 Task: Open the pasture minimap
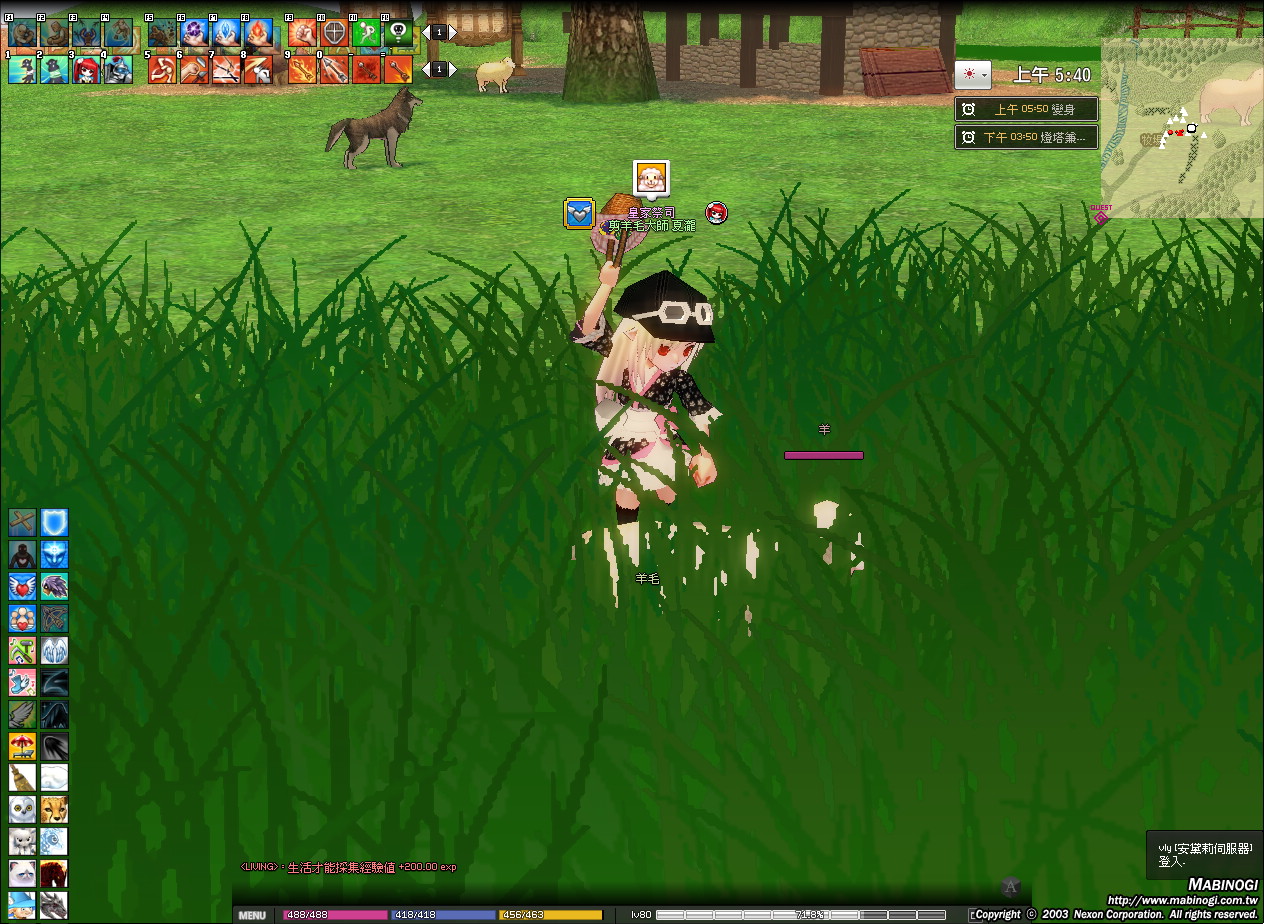pos(1182,127)
